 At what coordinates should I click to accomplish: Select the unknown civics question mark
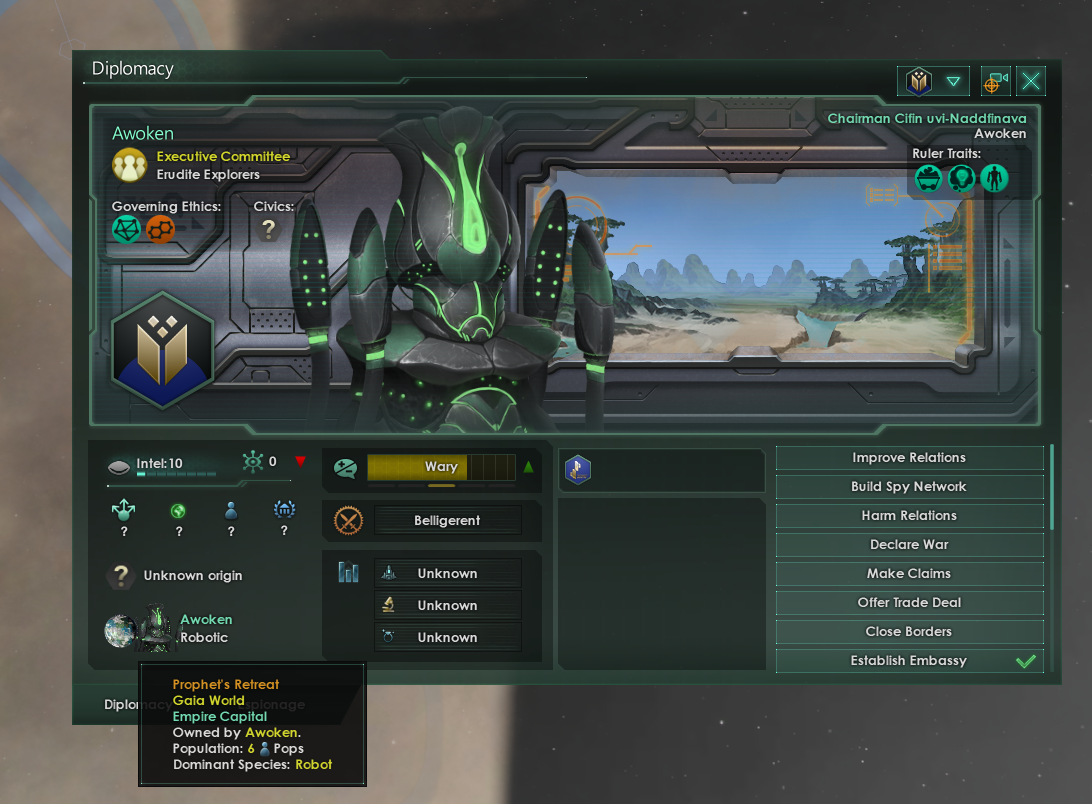pyautogui.click(x=268, y=230)
